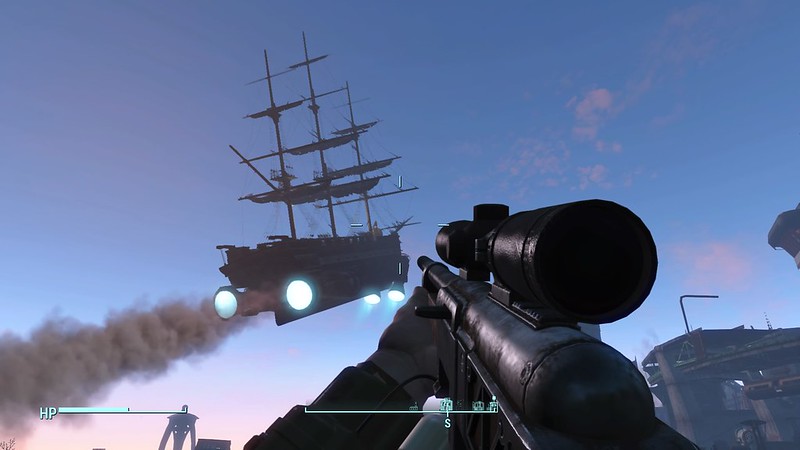Select the south heading marker on the compass
800x450 pixels.
pyautogui.click(x=448, y=420)
